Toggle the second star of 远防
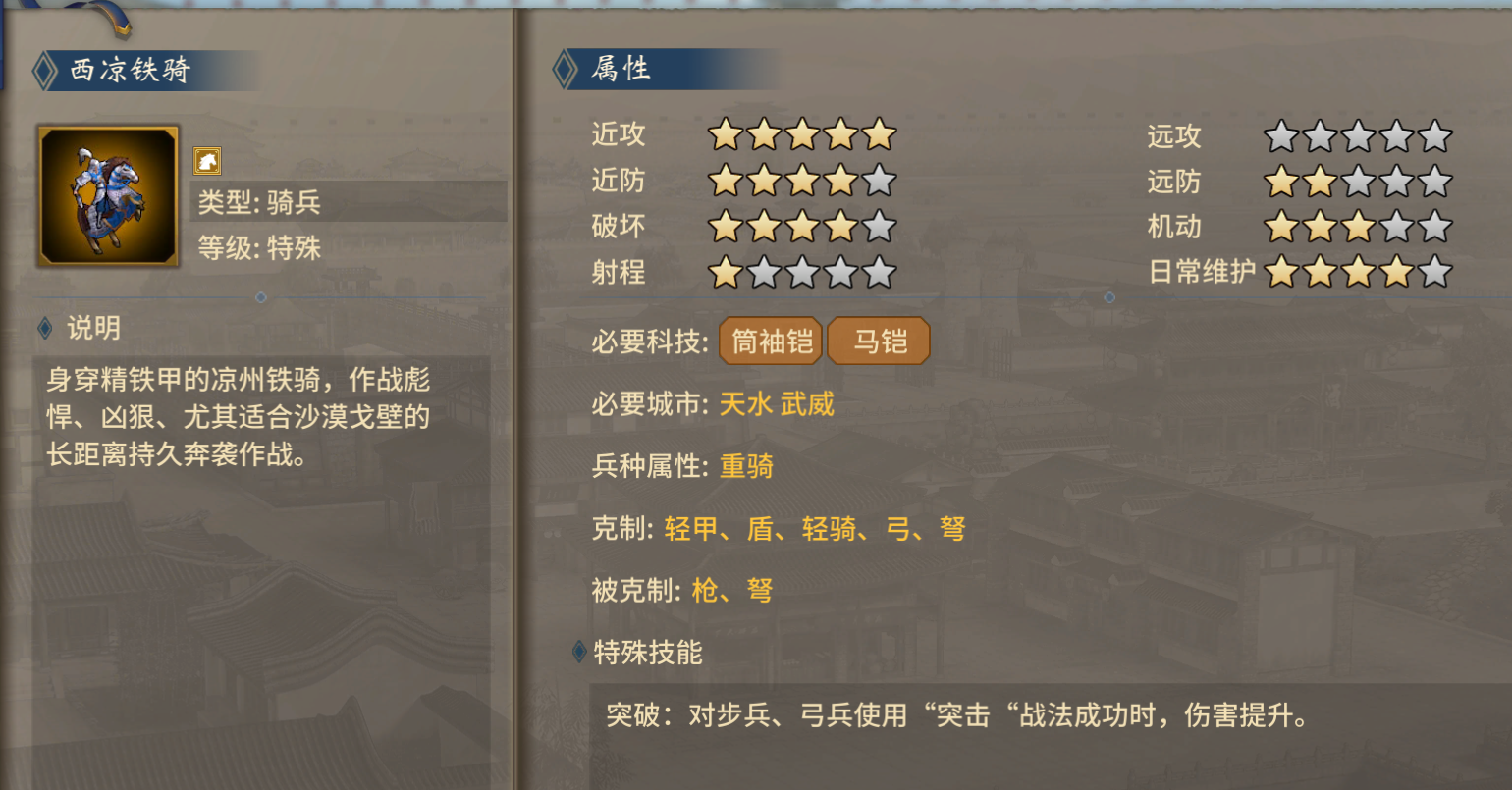Viewport: 1512px width, 790px height. coord(1319,182)
